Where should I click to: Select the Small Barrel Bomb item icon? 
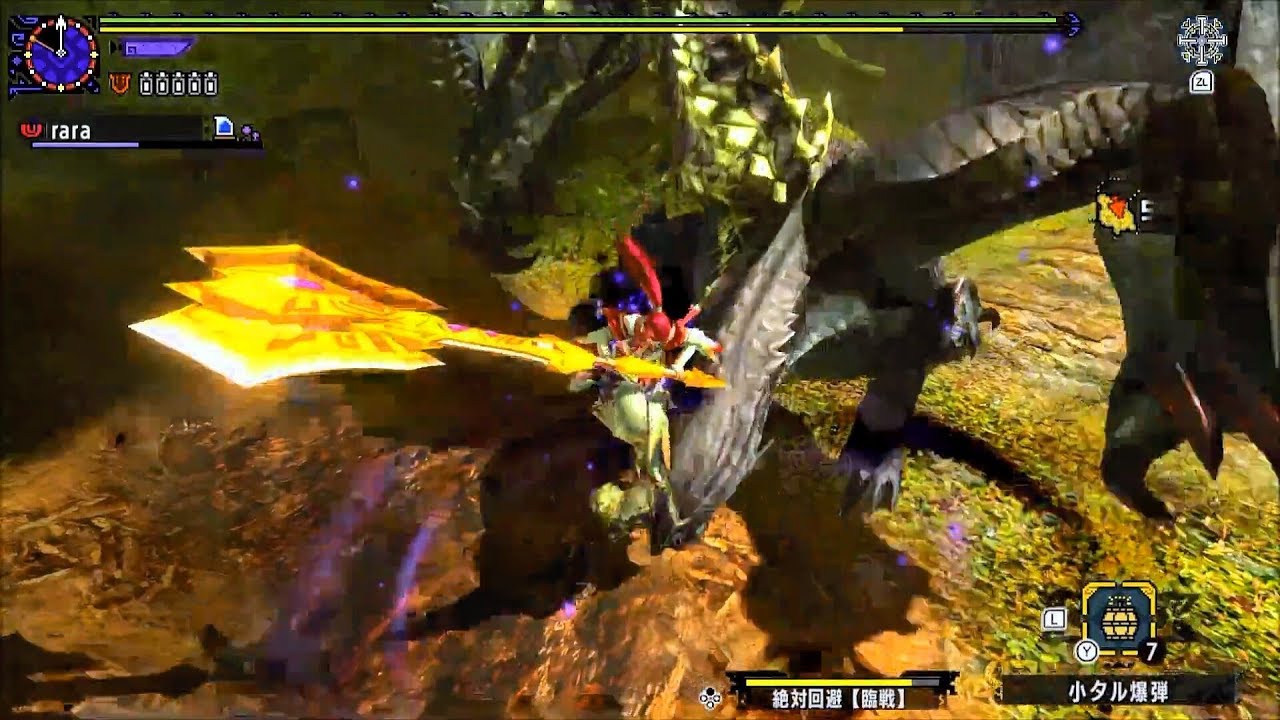(1118, 617)
